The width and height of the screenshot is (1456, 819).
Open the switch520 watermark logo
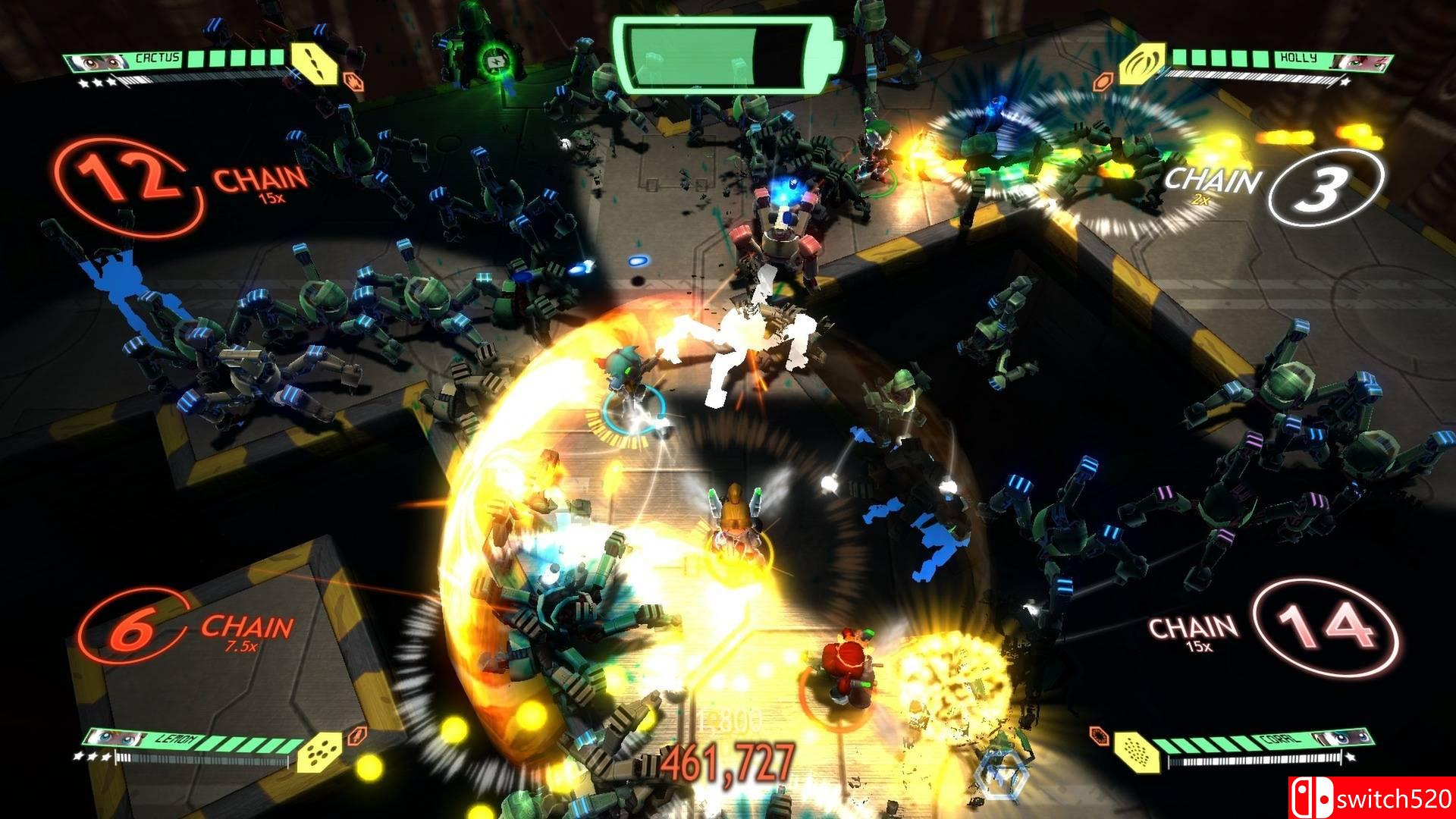[x=1371, y=798]
